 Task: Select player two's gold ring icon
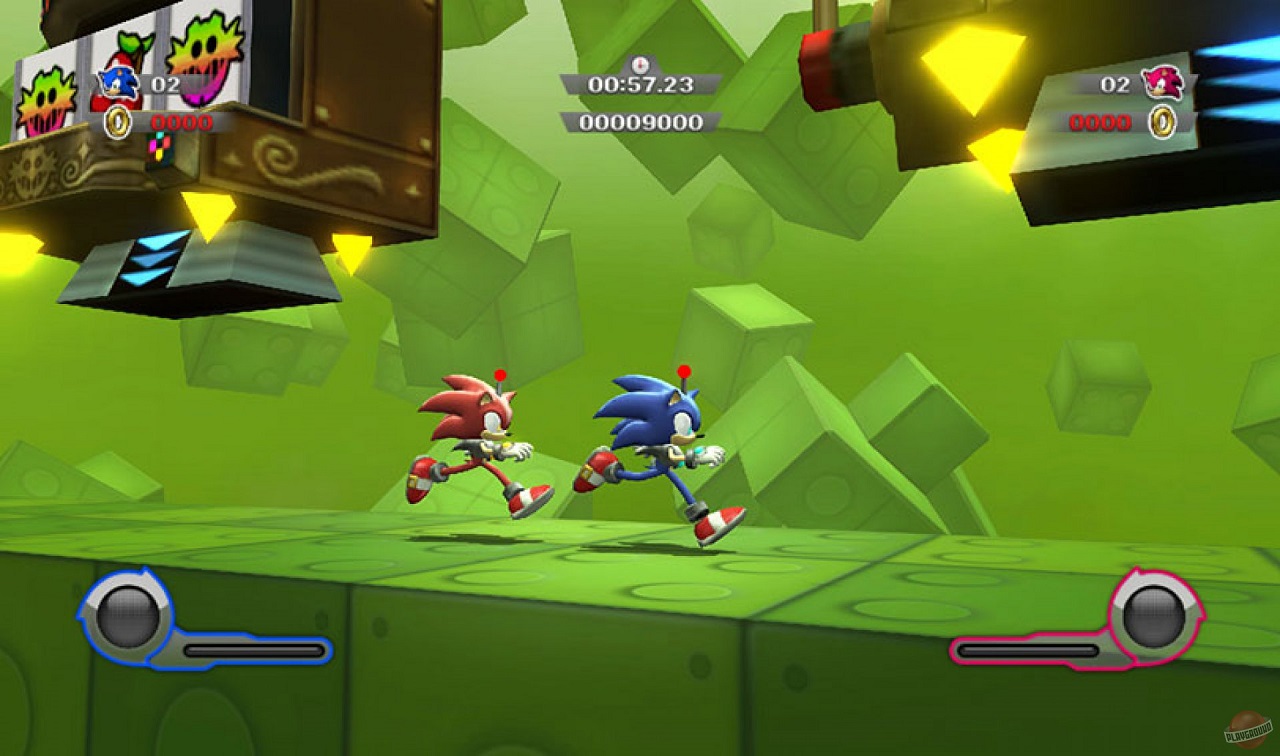[1161, 123]
